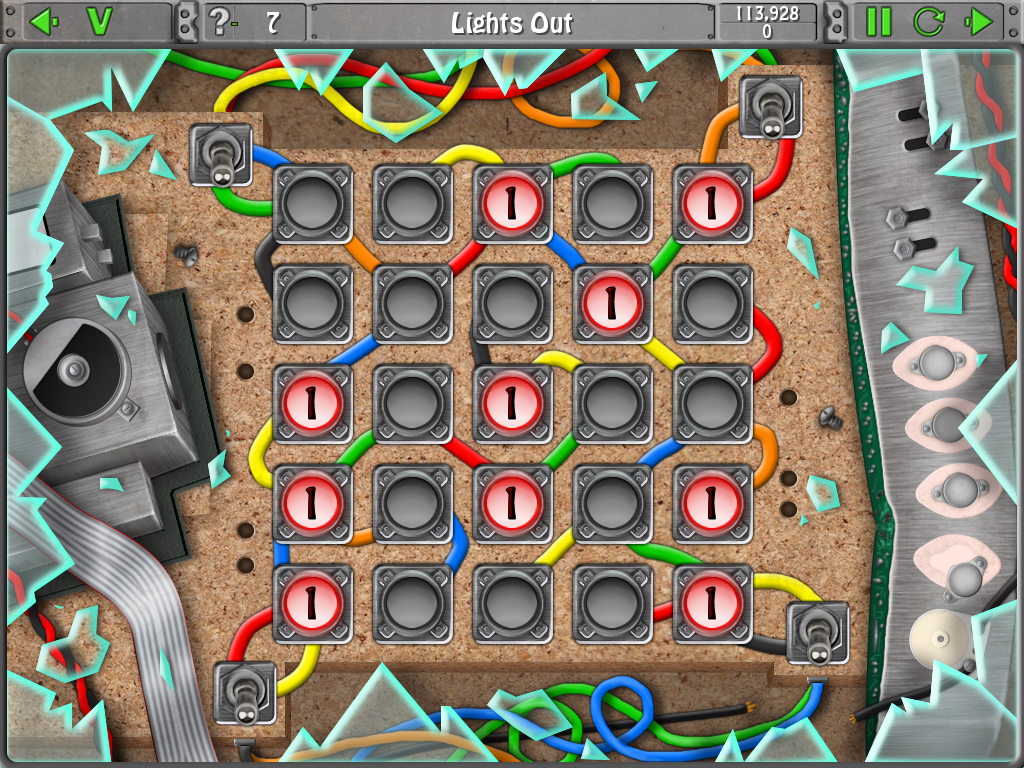The width and height of the screenshot is (1024, 768).
Task: Select the unlit top-left corner grid tile
Action: click(312, 204)
